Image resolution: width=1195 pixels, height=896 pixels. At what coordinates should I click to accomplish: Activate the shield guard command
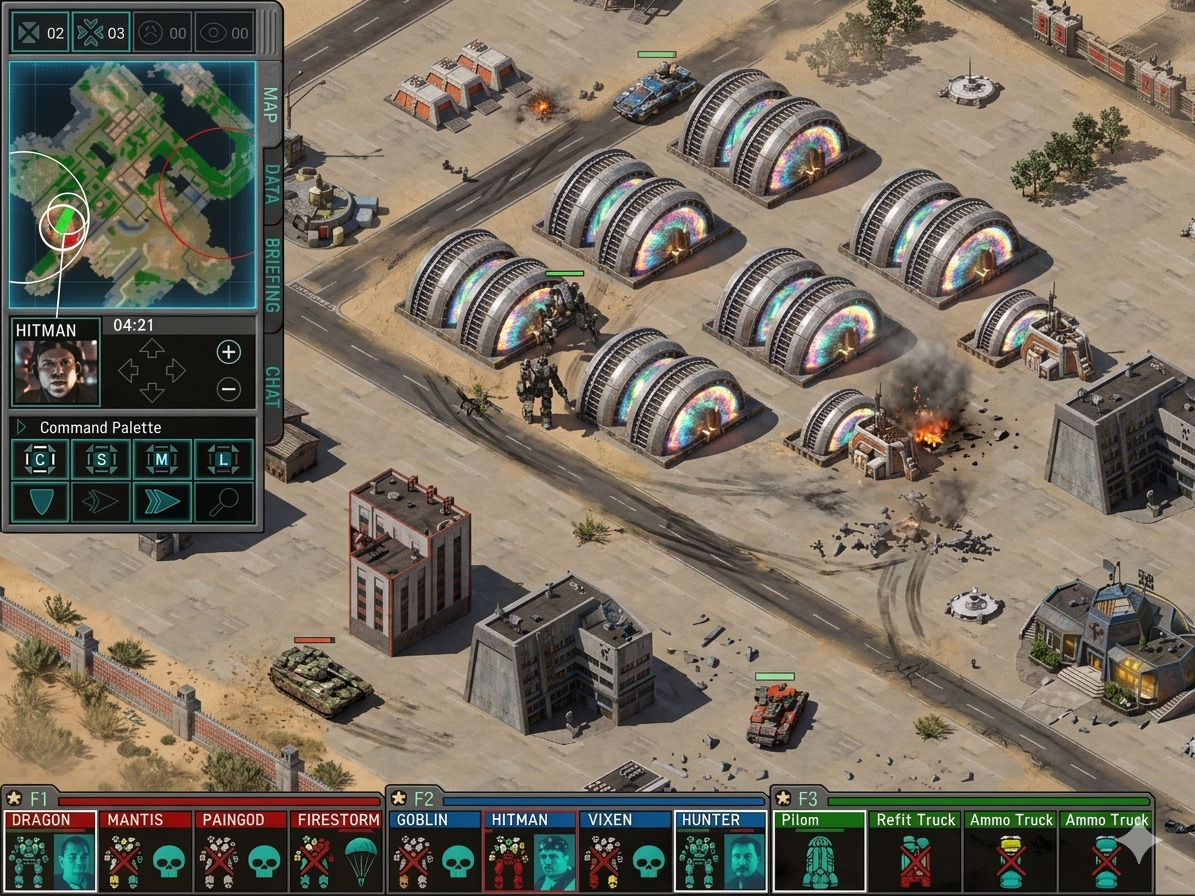click(41, 502)
